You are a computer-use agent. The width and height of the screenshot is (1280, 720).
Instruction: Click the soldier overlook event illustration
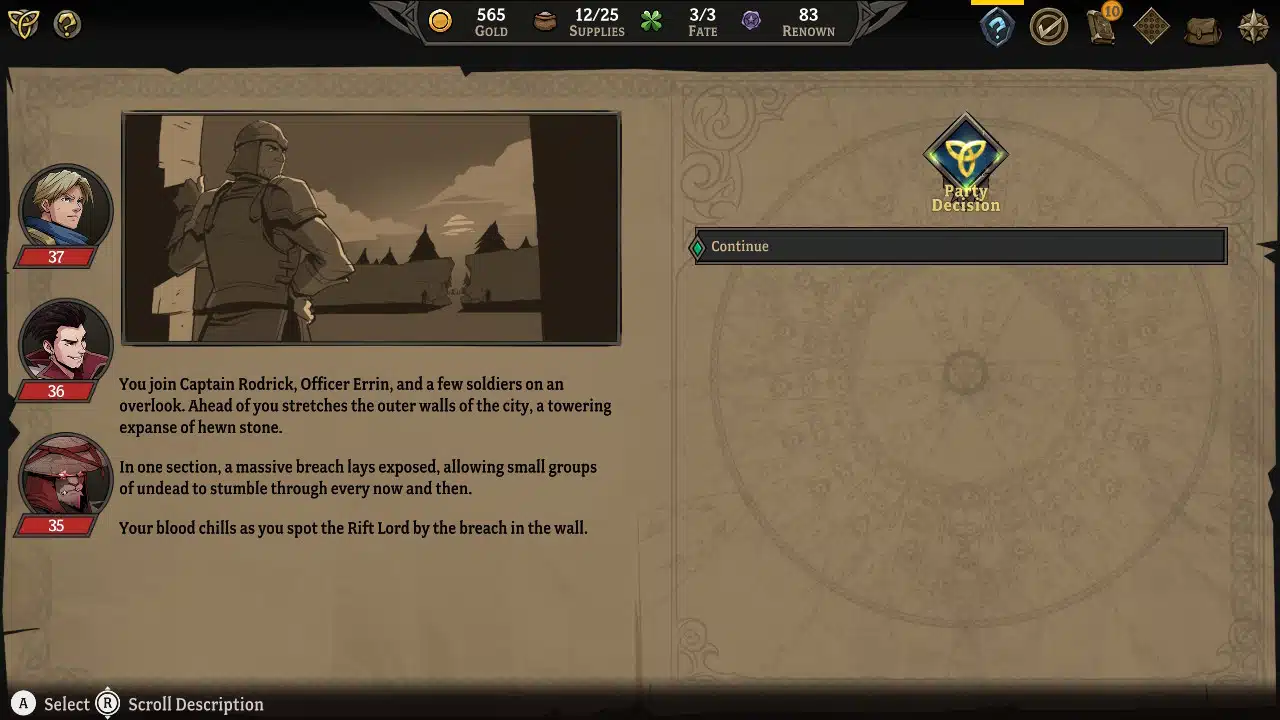(371, 228)
